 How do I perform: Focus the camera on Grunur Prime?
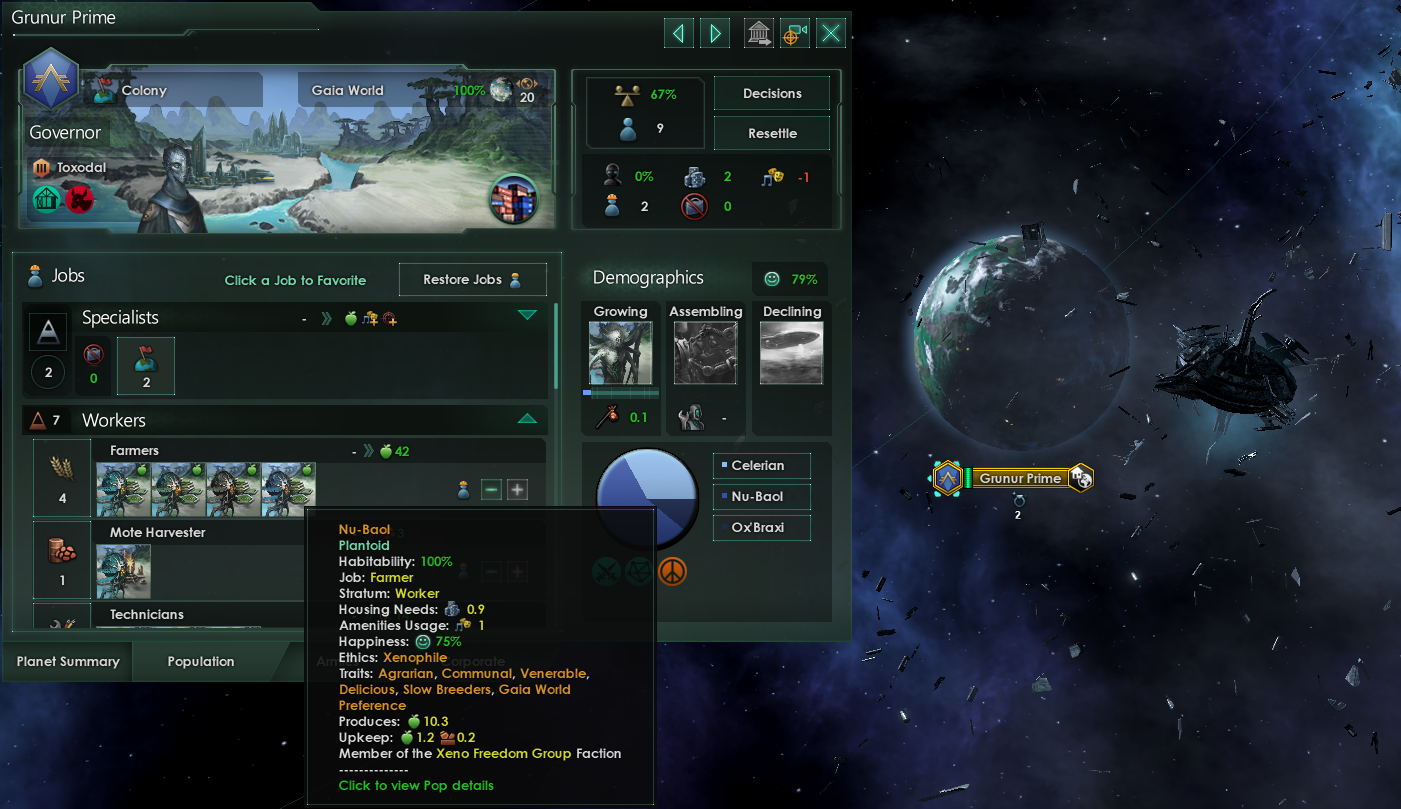[794, 32]
